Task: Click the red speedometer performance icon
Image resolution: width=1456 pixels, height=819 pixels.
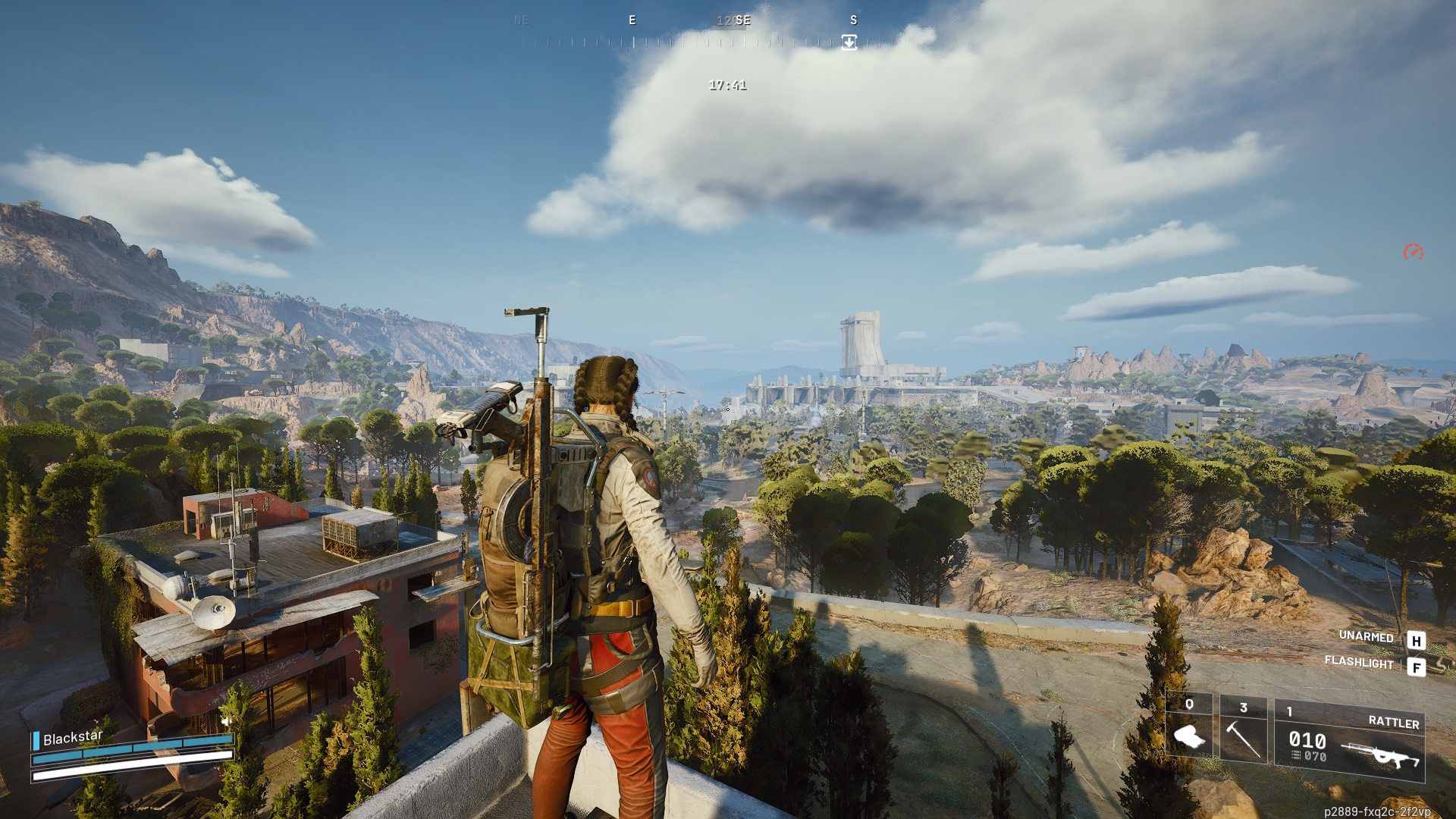Action: pos(1413,253)
